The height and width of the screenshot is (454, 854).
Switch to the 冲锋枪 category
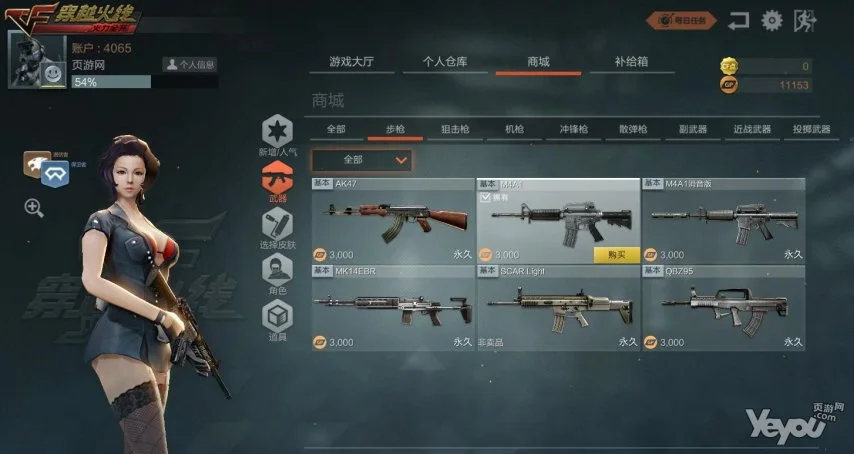[x=574, y=129]
